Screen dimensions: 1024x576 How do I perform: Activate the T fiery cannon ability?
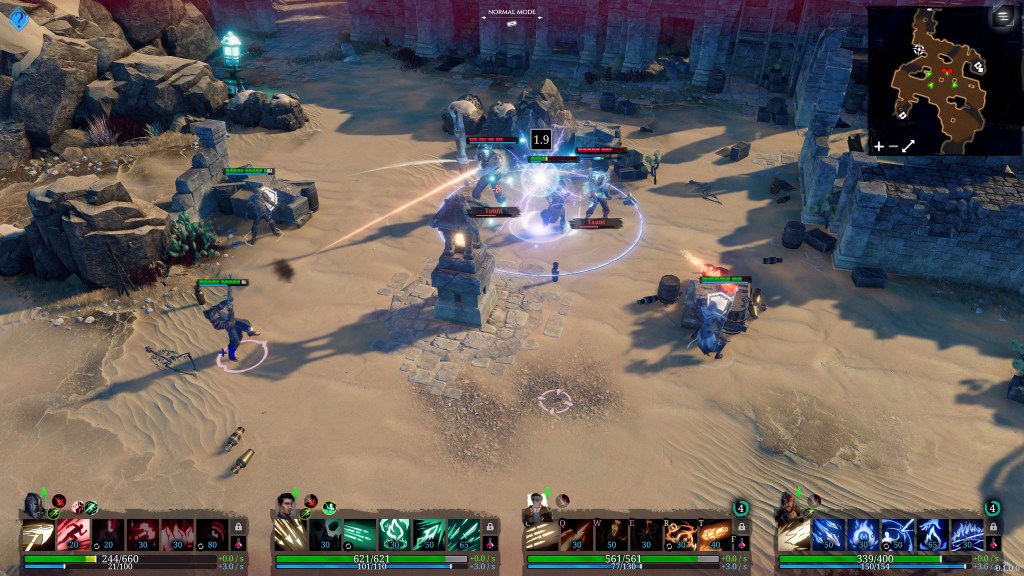point(713,534)
